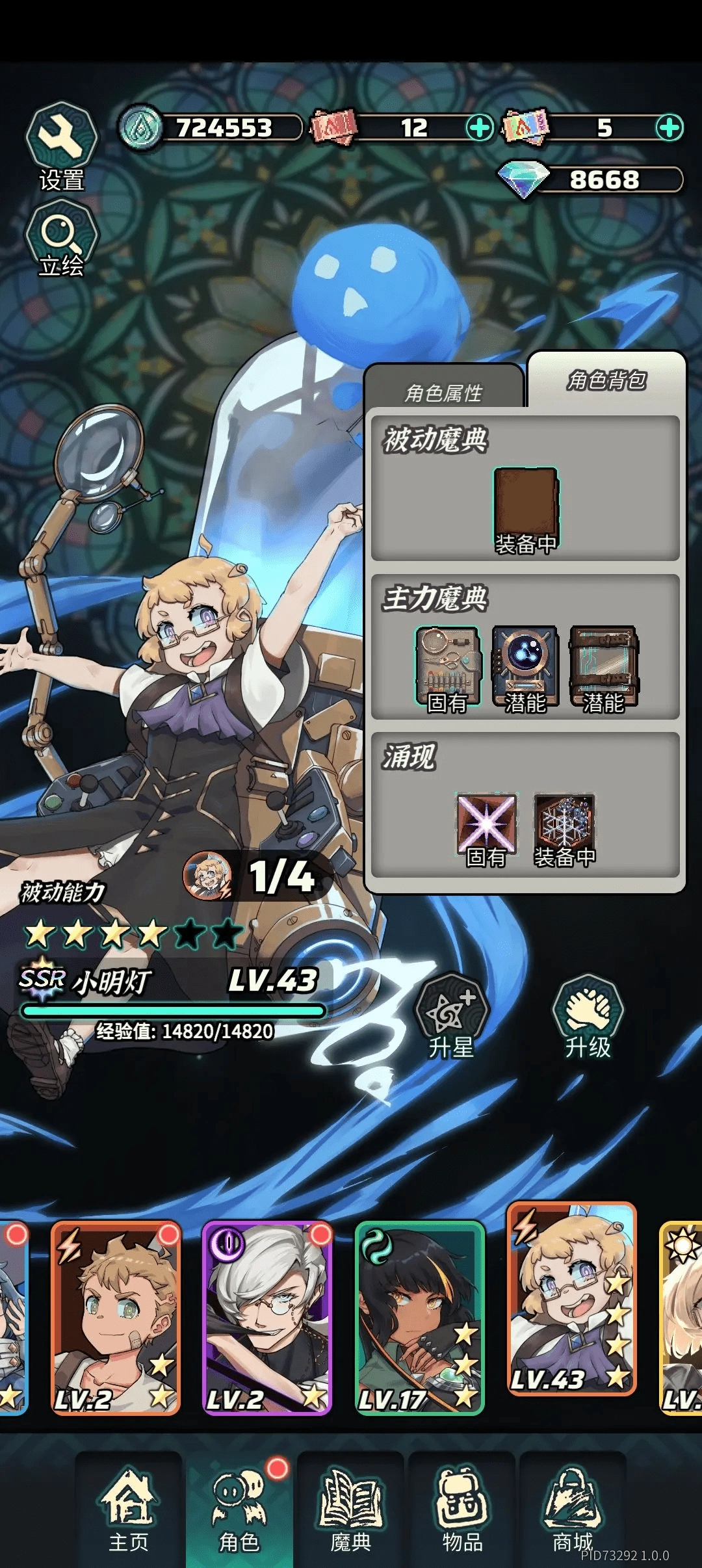702x1568 pixels.
Task: Add more colorful tickets with plus
Action: point(669,127)
